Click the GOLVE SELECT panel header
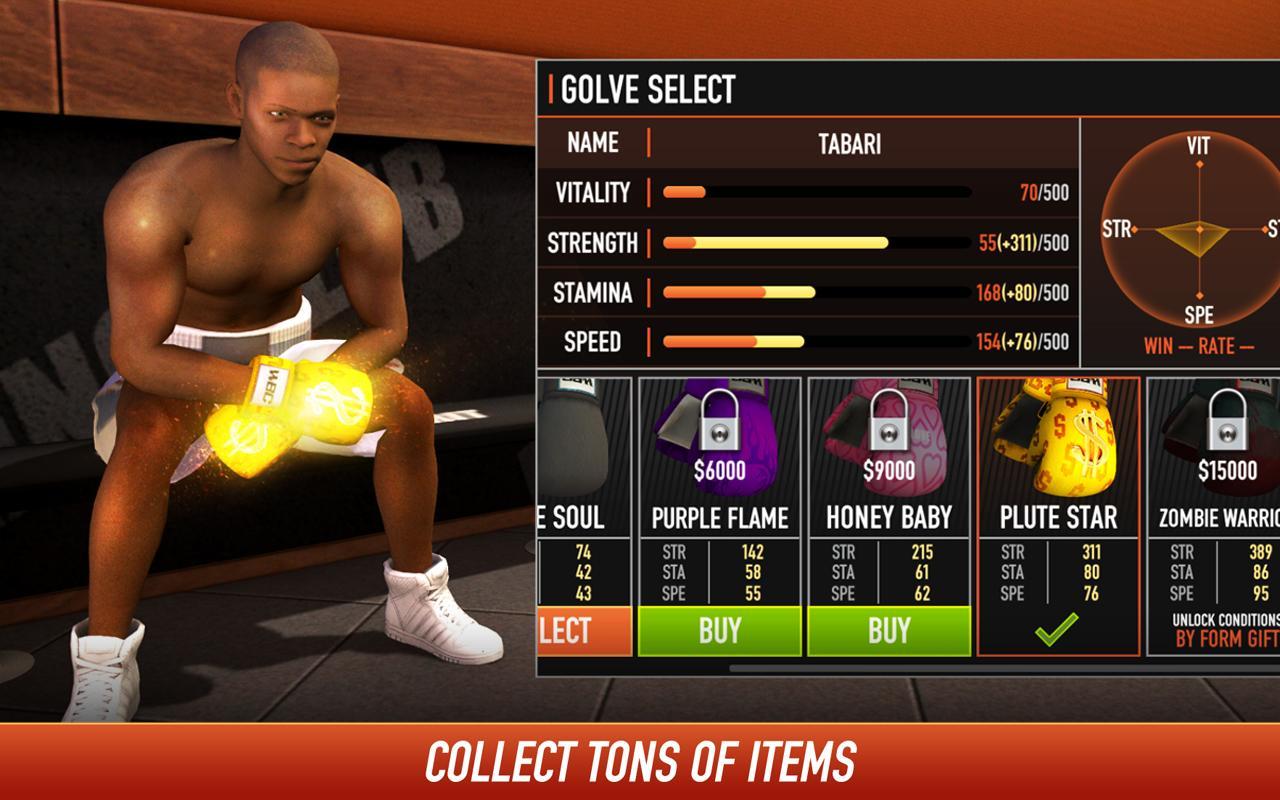 coord(647,88)
